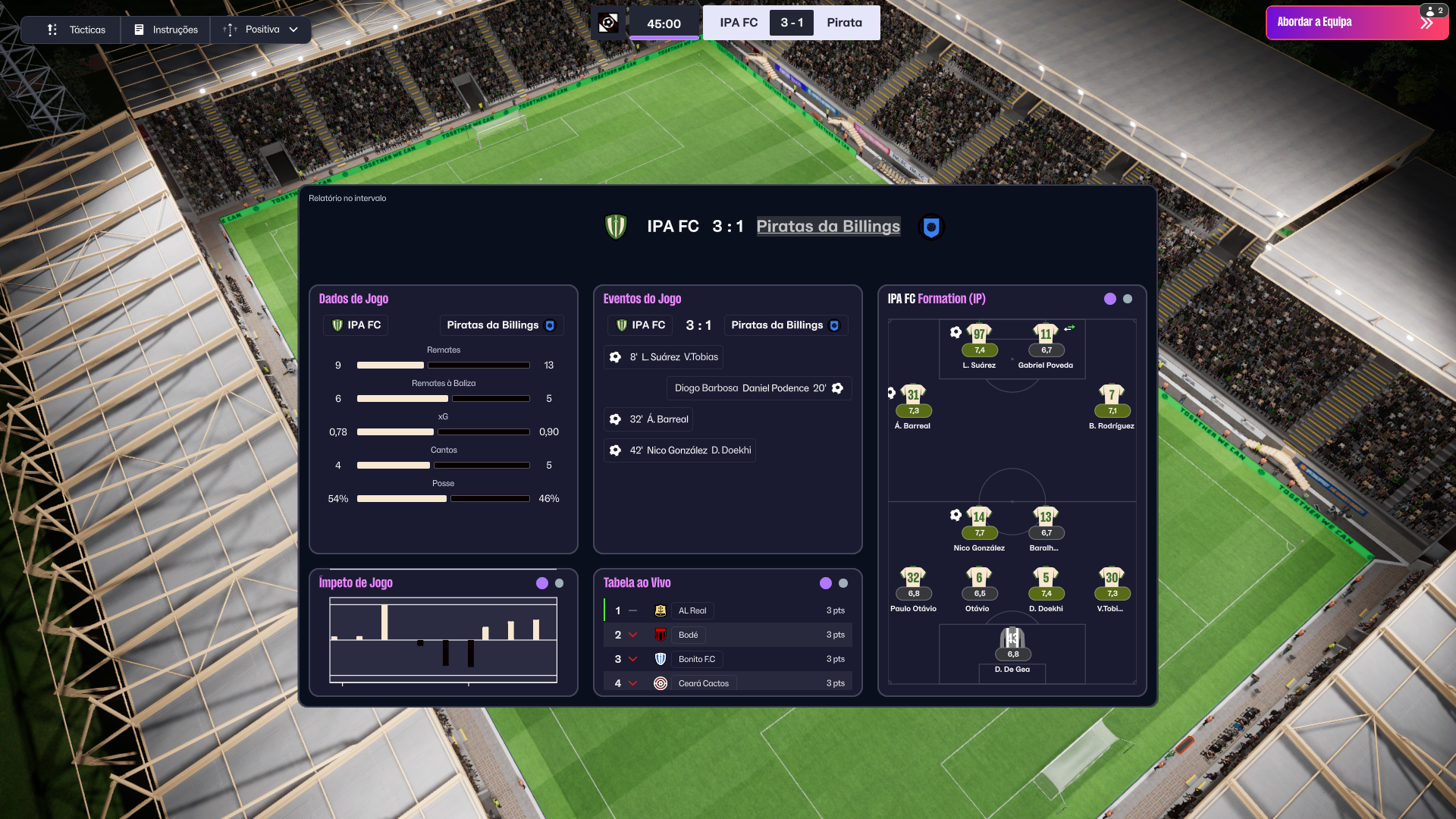The width and height of the screenshot is (1456, 819).
Task: View the 8' L. Suárez goal event
Action: tap(664, 357)
